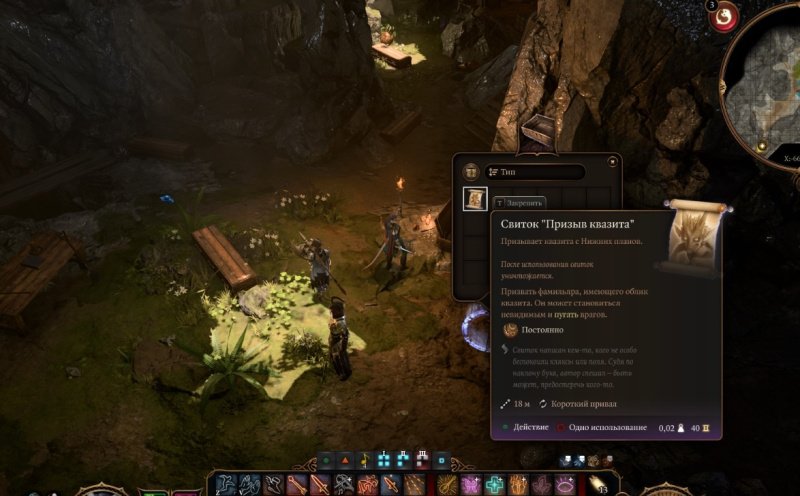Filter hotbar by orange triangle bonus actions
This screenshot has width=800, height=496.
pyautogui.click(x=345, y=460)
